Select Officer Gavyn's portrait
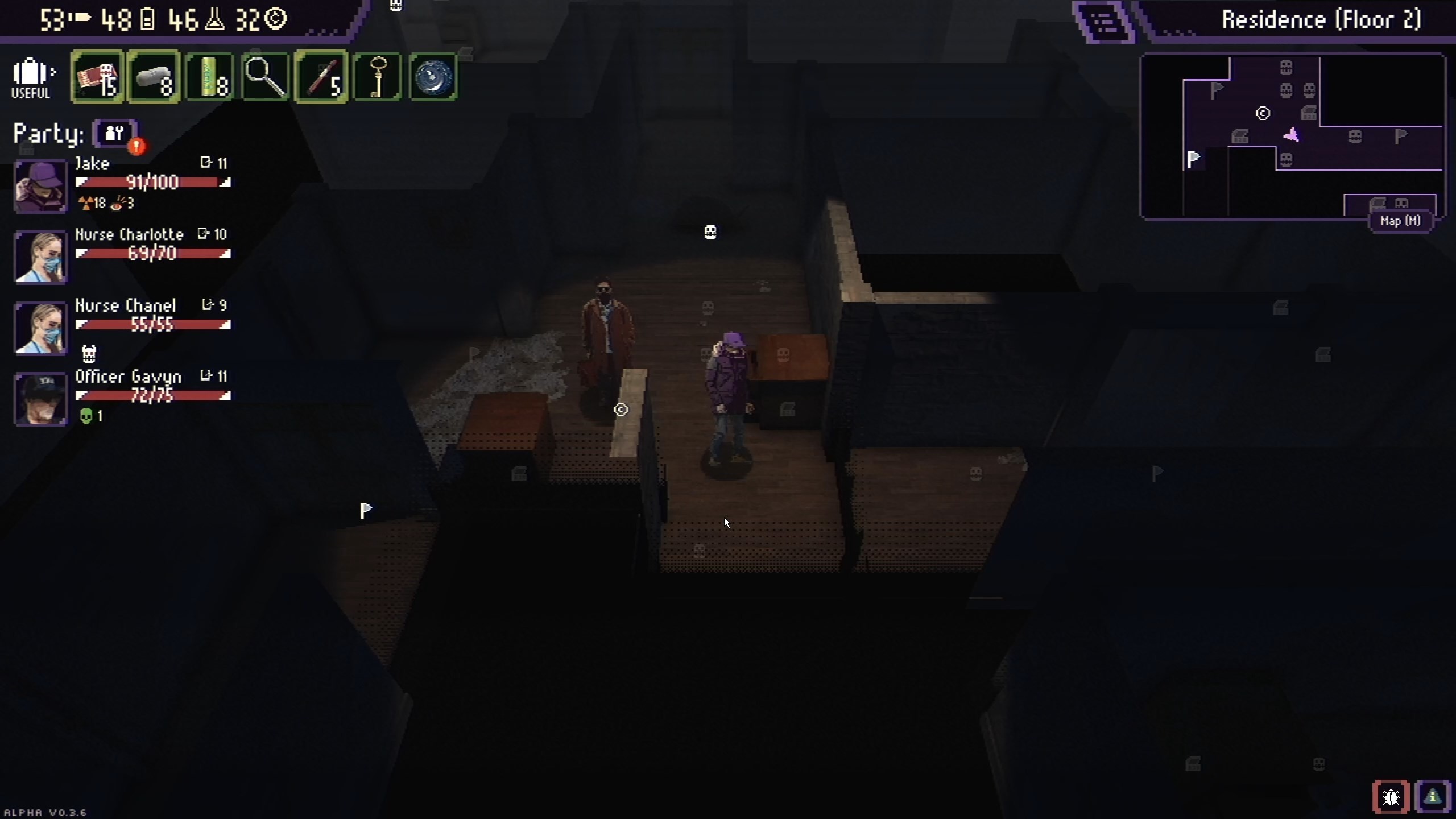The width and height of the screenshot is (1456, 819). point(40,399)
